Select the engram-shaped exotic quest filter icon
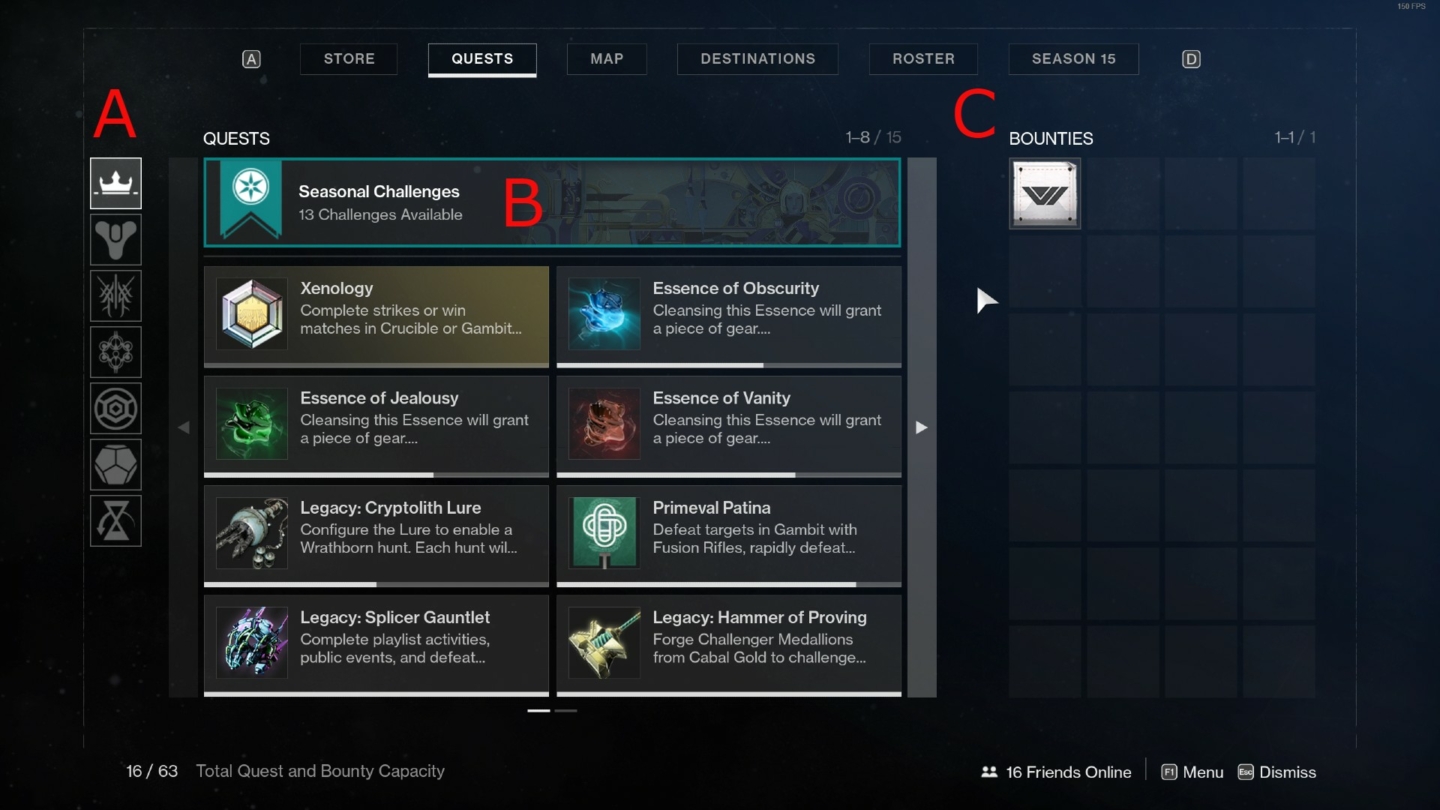This screenshot has width=1440, height=810. coord(115,463)
